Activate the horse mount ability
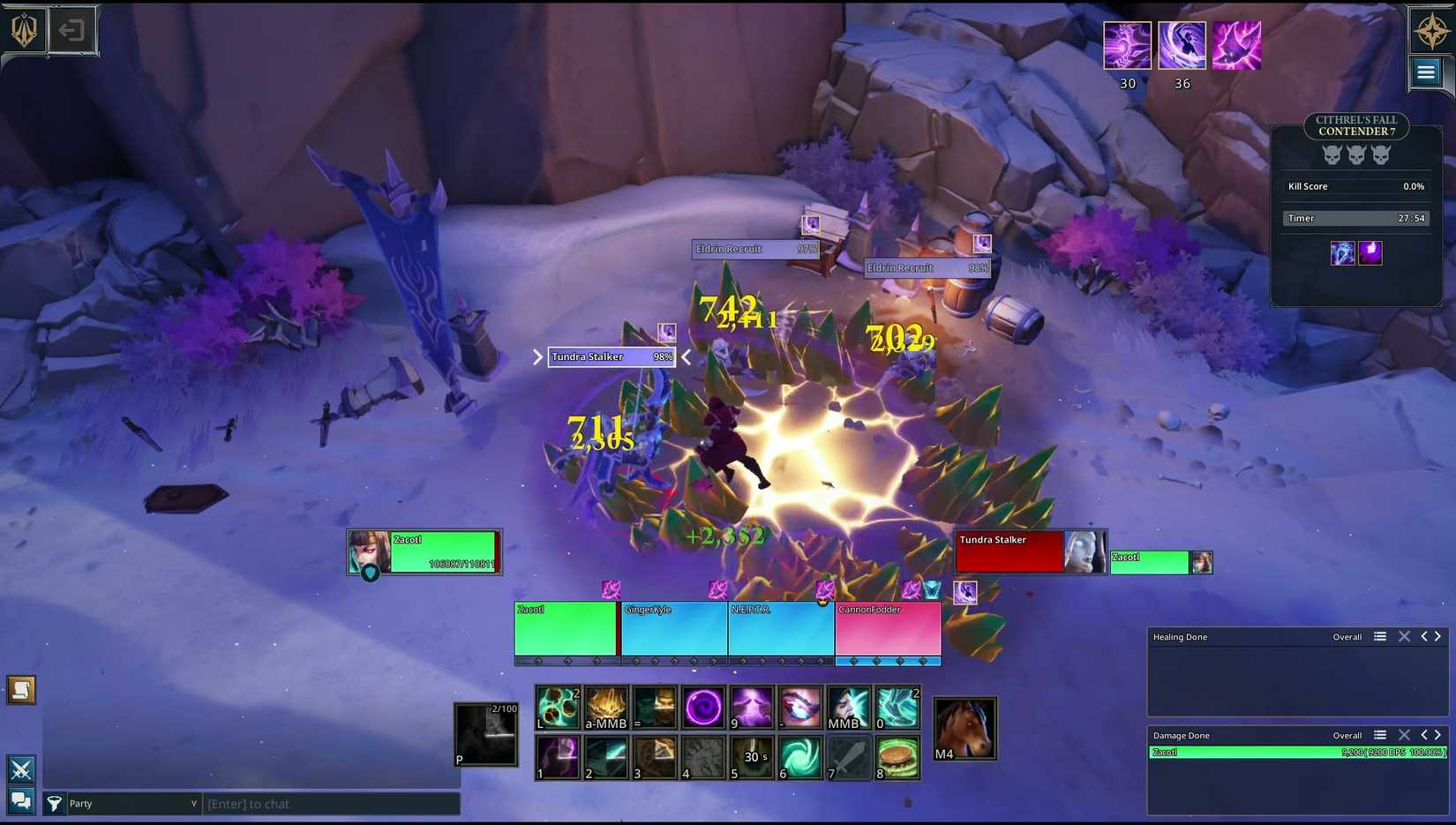 pos(964,729)
